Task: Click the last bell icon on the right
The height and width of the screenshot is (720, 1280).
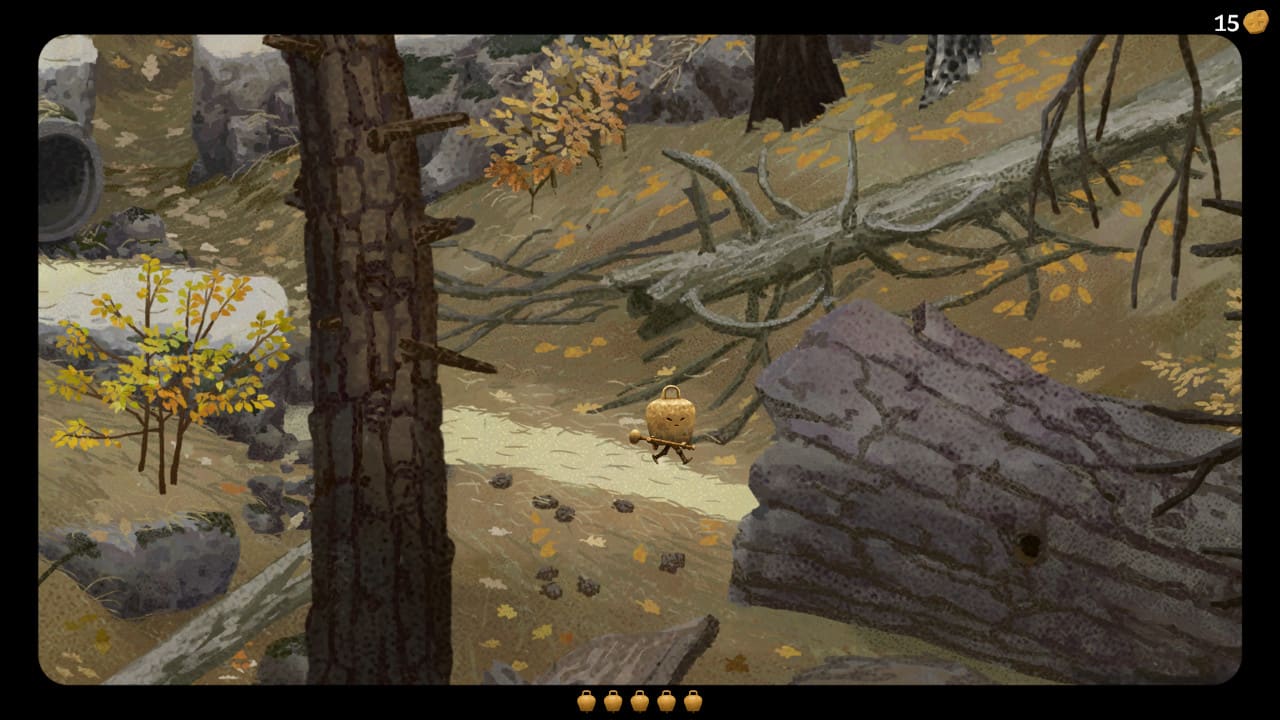Action: point(693,701)
